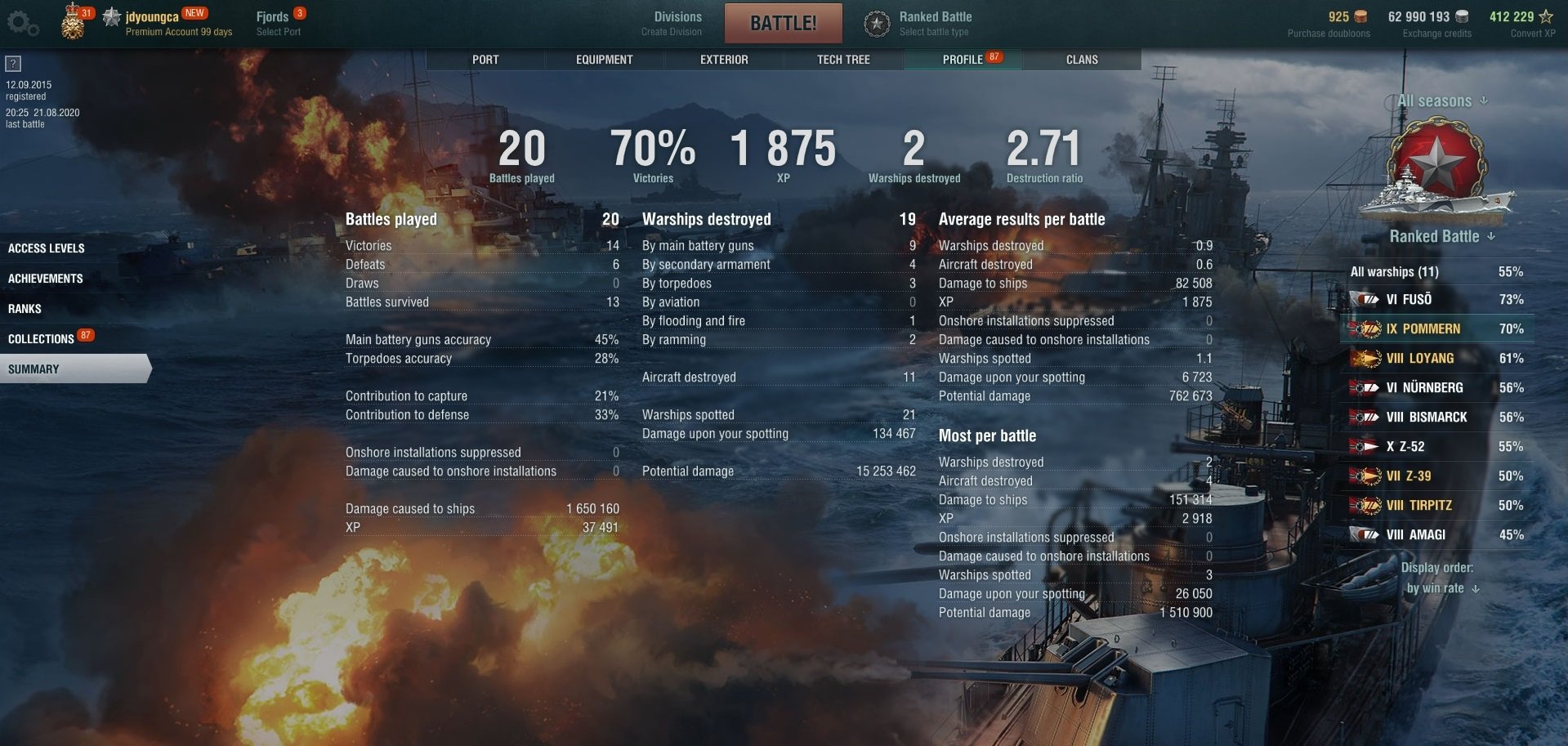This screenshot has width=1568, height=746.
Task: Show the Tech Tree tab
Action: (843, 60)
